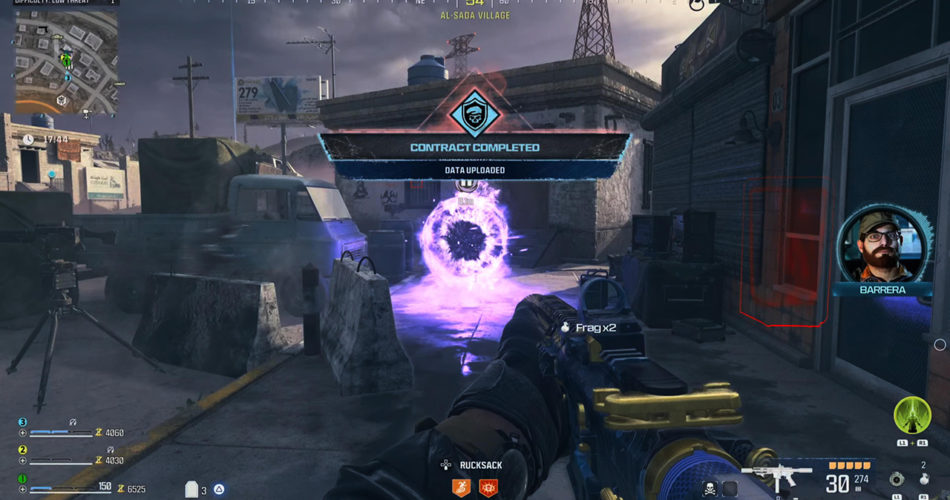
Task: Select the submachine gun weapon icon
Action: click(775, 475)
